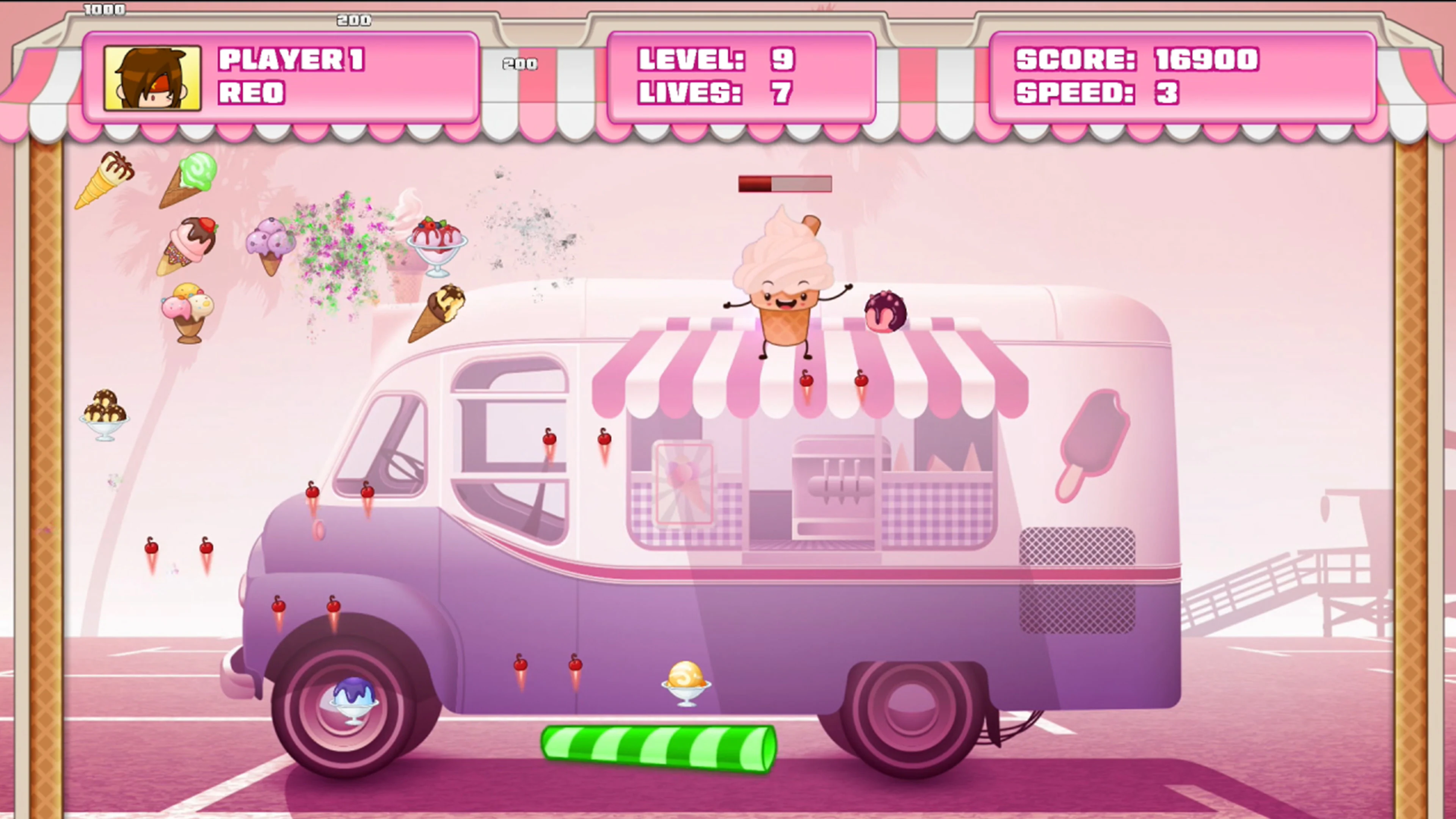Select the LIVES counter showing 7
1456x819 pixels.
(x=721, y=93)
